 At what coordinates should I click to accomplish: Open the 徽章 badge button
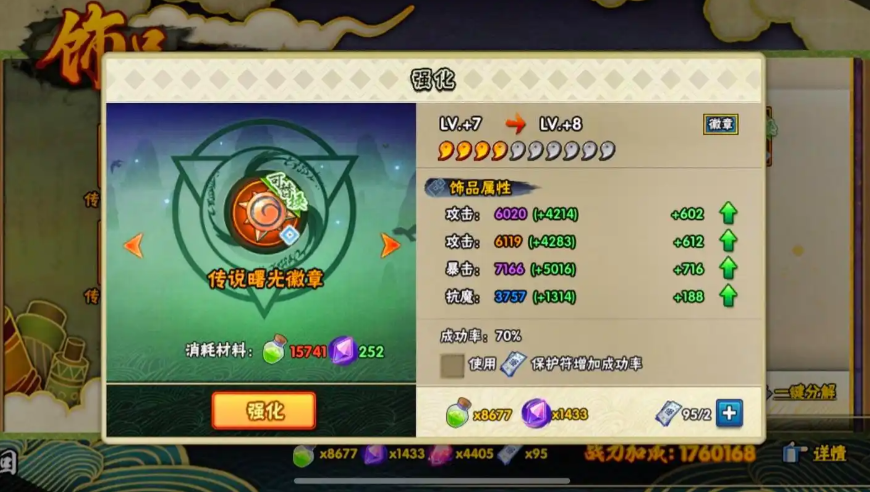(x=720, y=124)
